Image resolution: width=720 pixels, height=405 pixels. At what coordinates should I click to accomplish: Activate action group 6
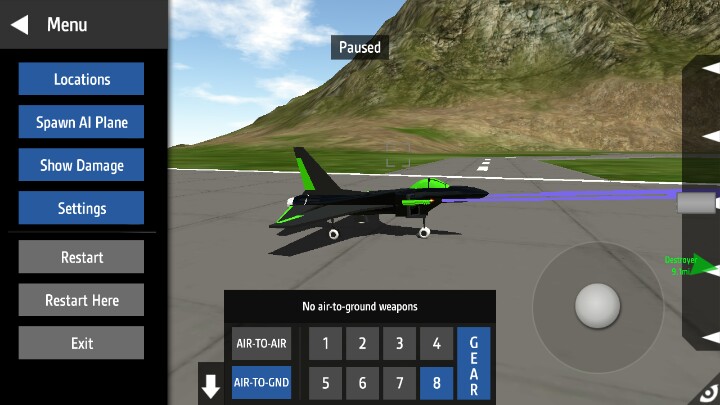pos(362,382)
